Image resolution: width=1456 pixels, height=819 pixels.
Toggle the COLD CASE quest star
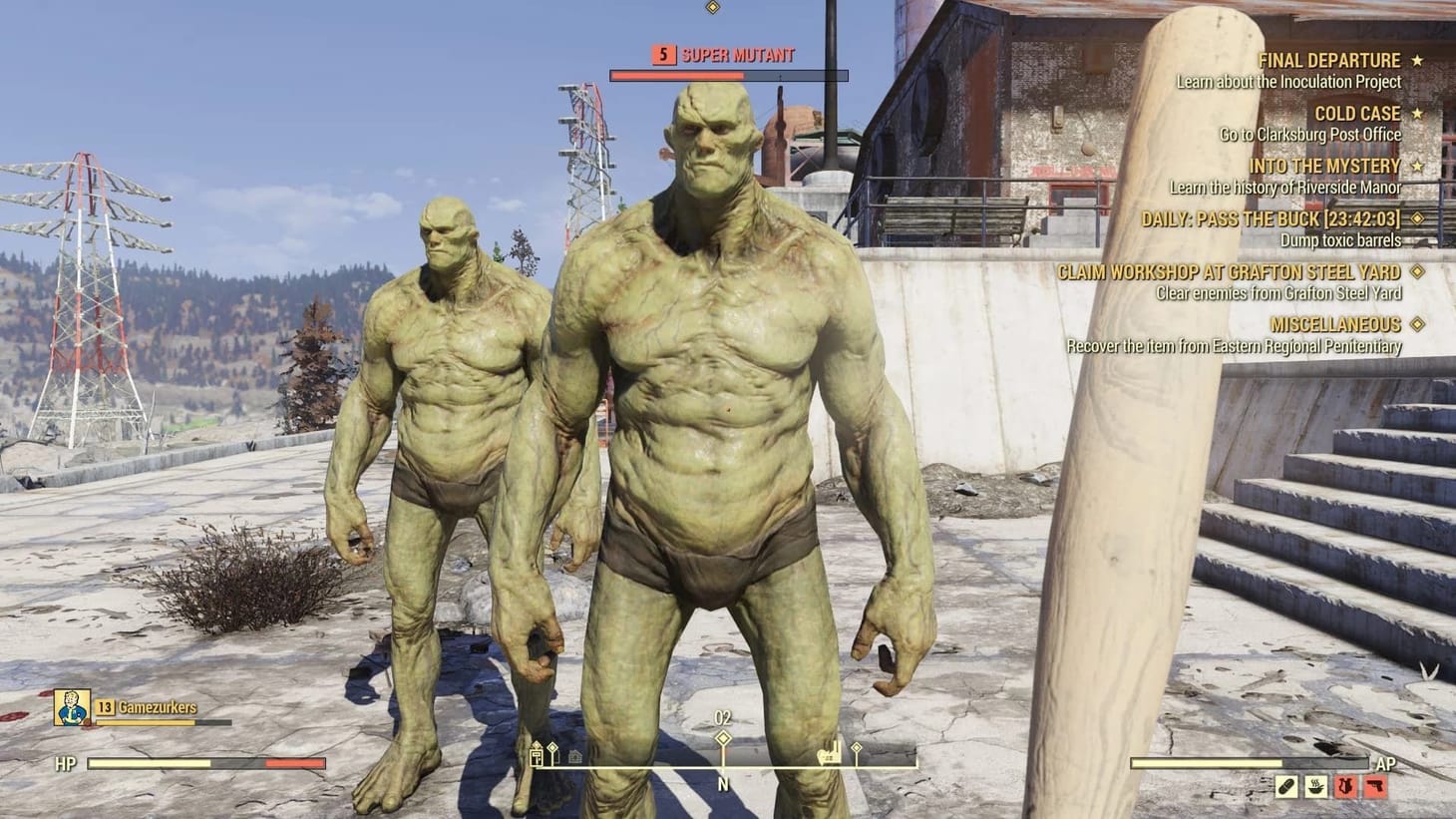click(1415, 113)
